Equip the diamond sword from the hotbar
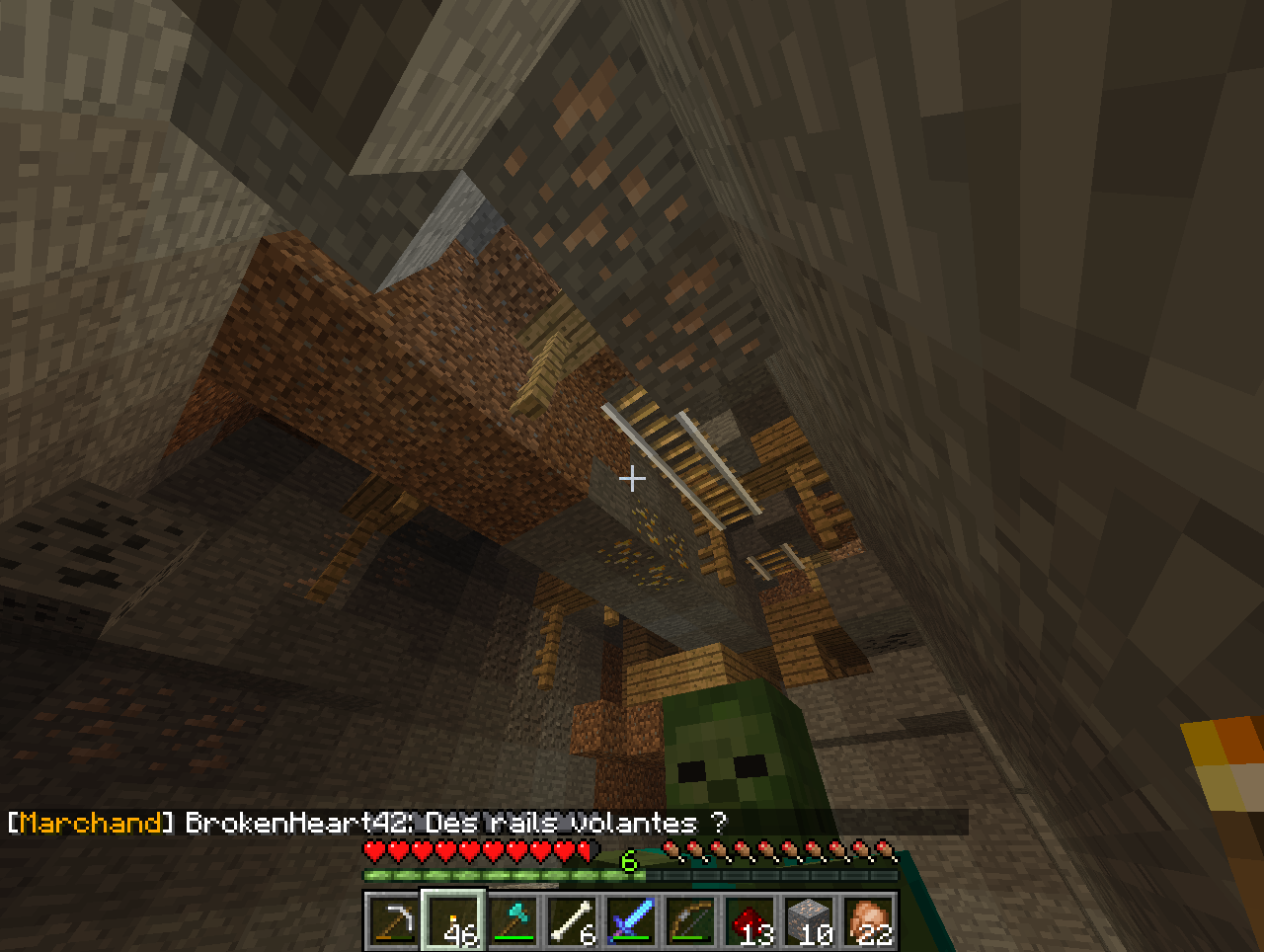Image resolution: width=1264 pixels, height=952 pixels. click(x=632, y=920)
